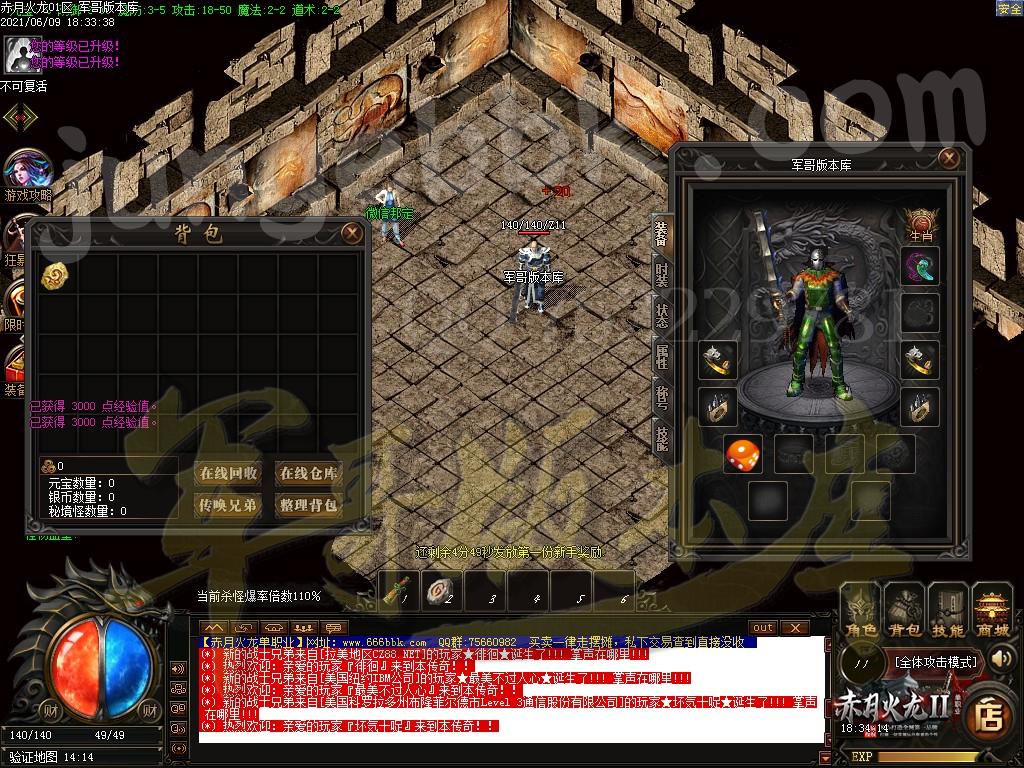This screenshot has width=1024, height=768.
Task: Close the 背包 bag window
Action: pos(352,233)
